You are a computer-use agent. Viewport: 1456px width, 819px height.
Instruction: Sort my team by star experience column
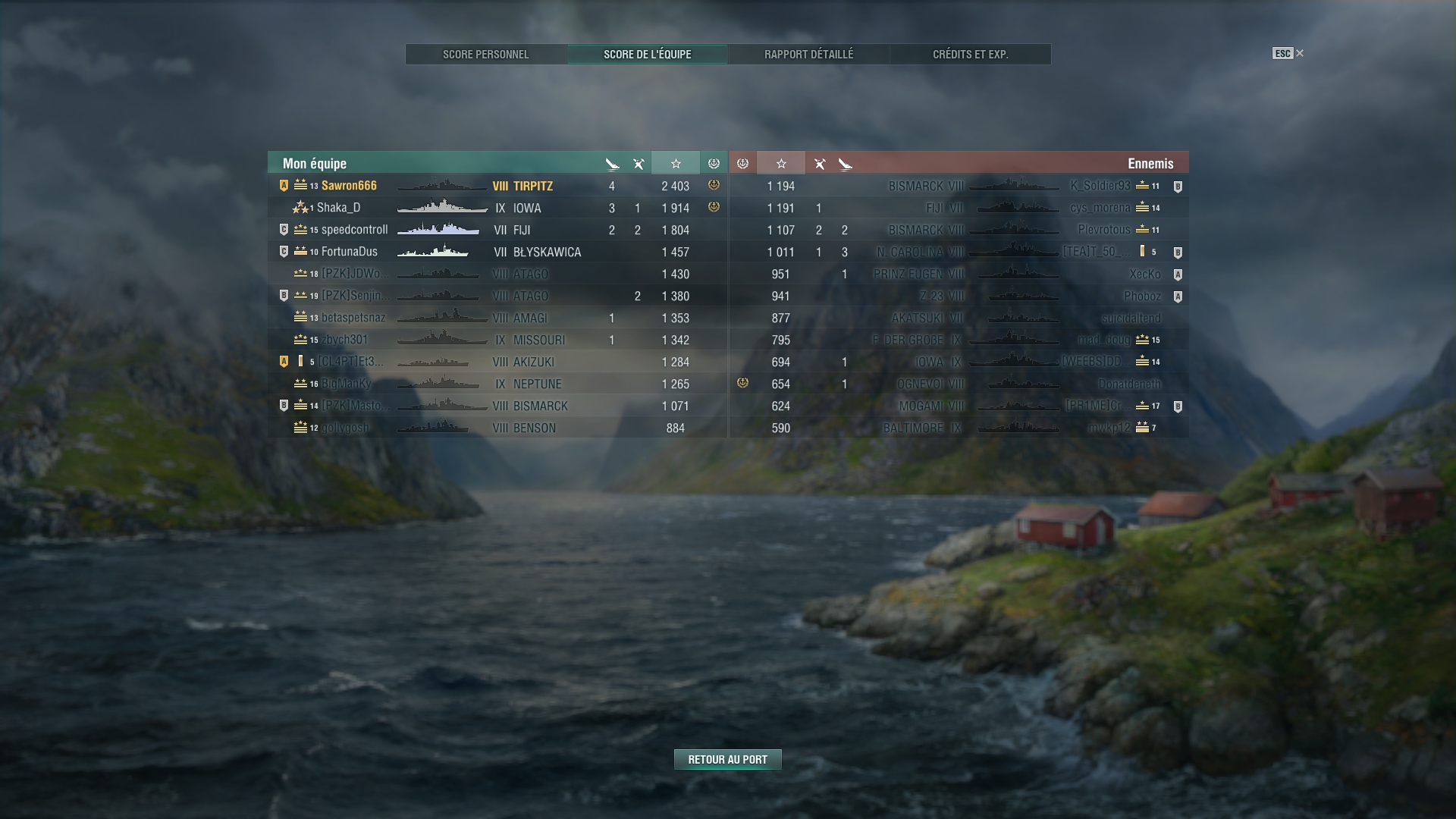click(675, 164)
